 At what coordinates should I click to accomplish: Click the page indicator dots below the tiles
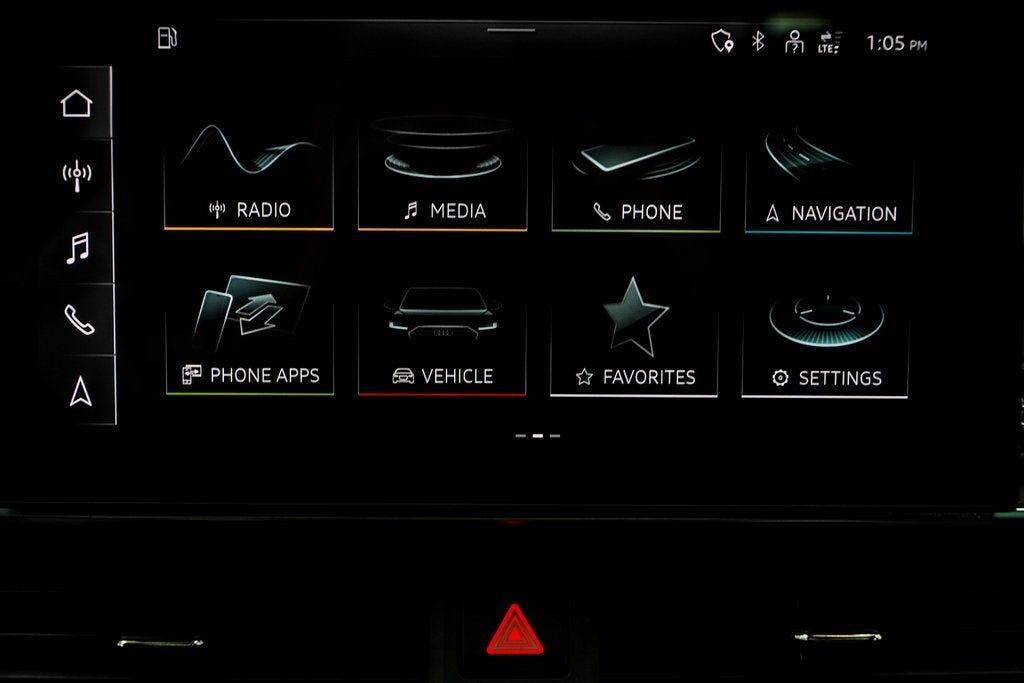(537, 436)
